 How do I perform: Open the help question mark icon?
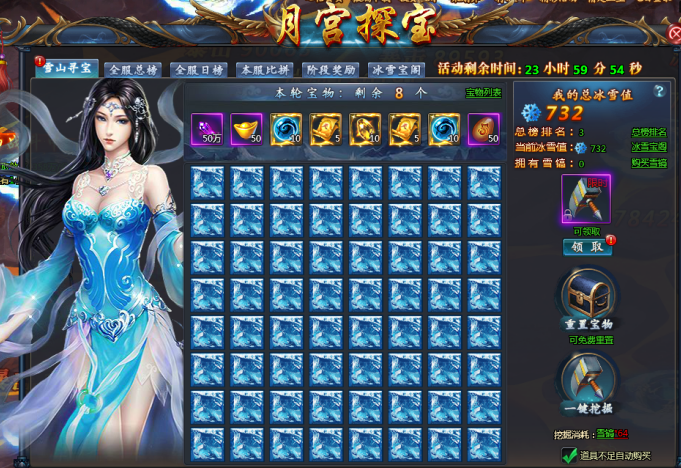click(x=659, y=91)
